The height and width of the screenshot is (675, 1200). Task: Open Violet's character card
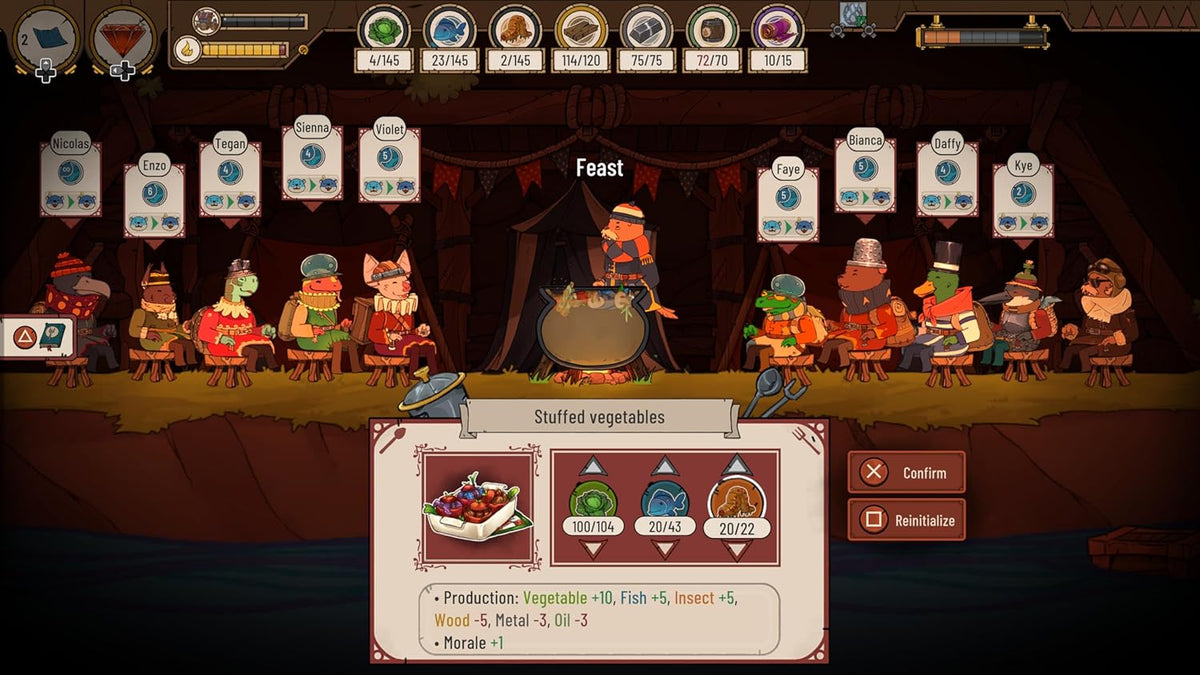click(x=389, y=164)
